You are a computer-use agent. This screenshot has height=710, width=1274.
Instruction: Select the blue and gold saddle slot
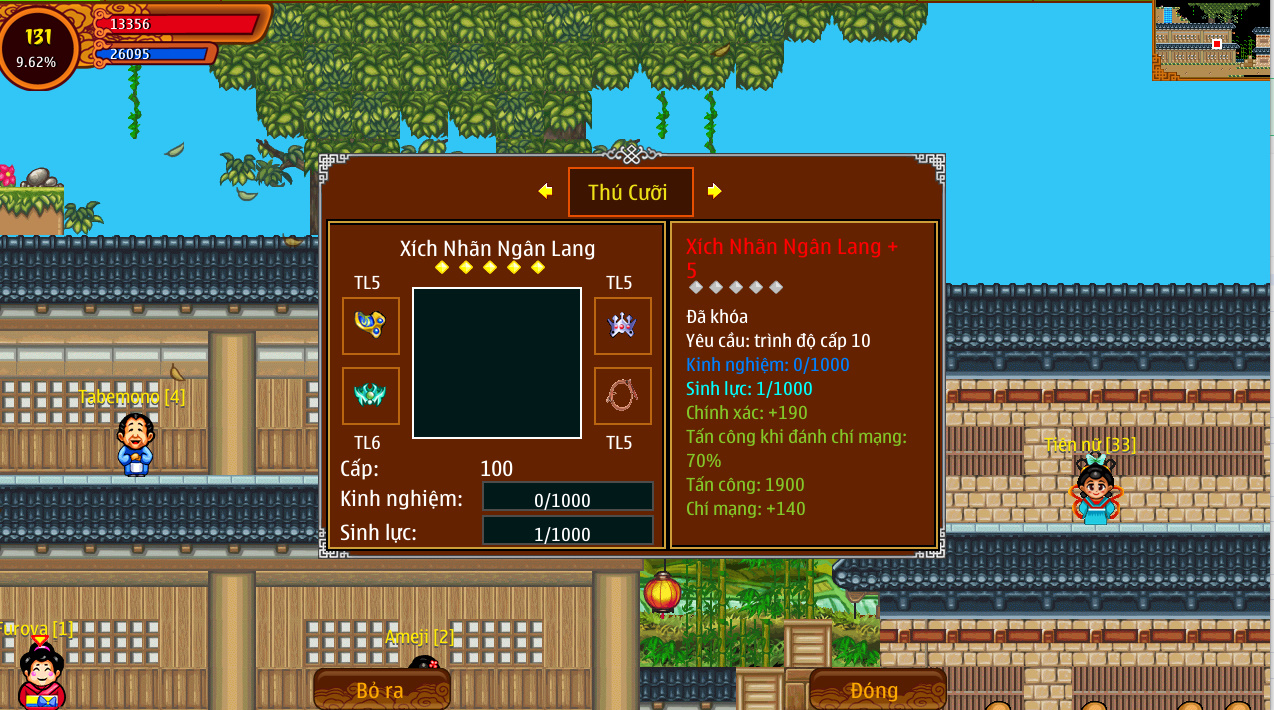tap(371, 325)
